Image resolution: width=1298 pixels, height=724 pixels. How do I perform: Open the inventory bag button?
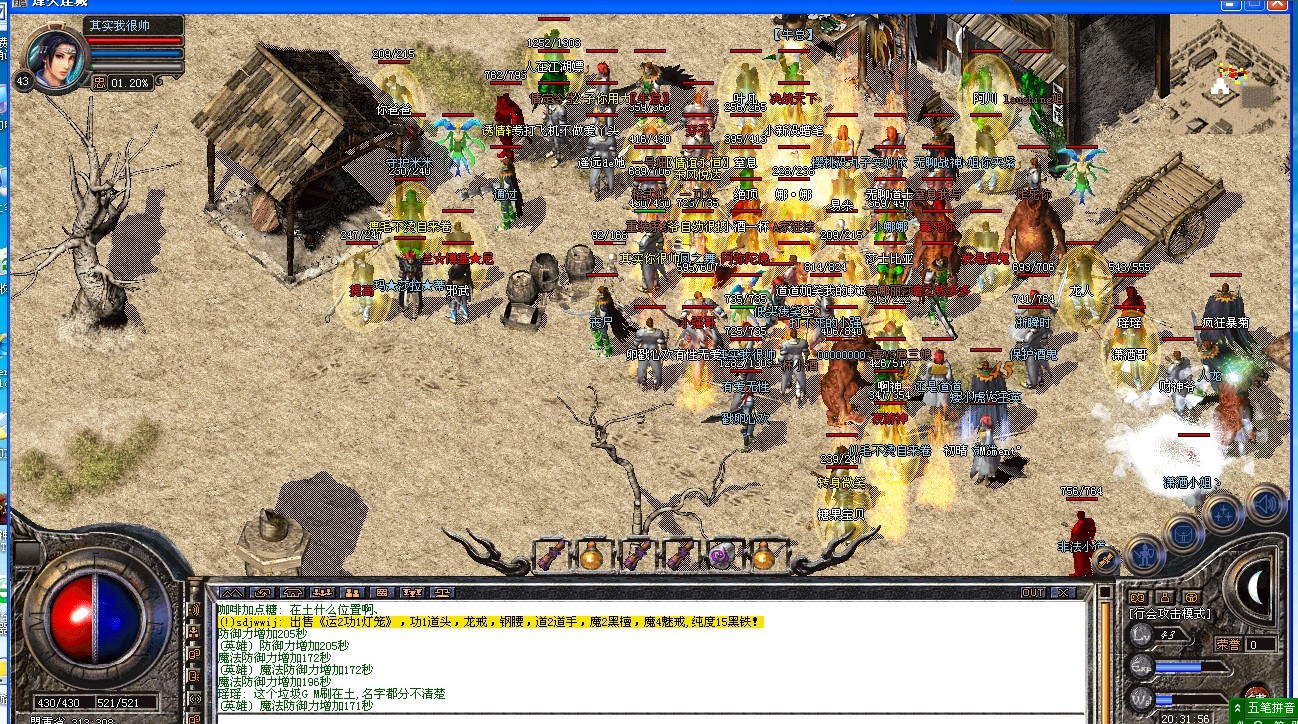point(1184,535)
